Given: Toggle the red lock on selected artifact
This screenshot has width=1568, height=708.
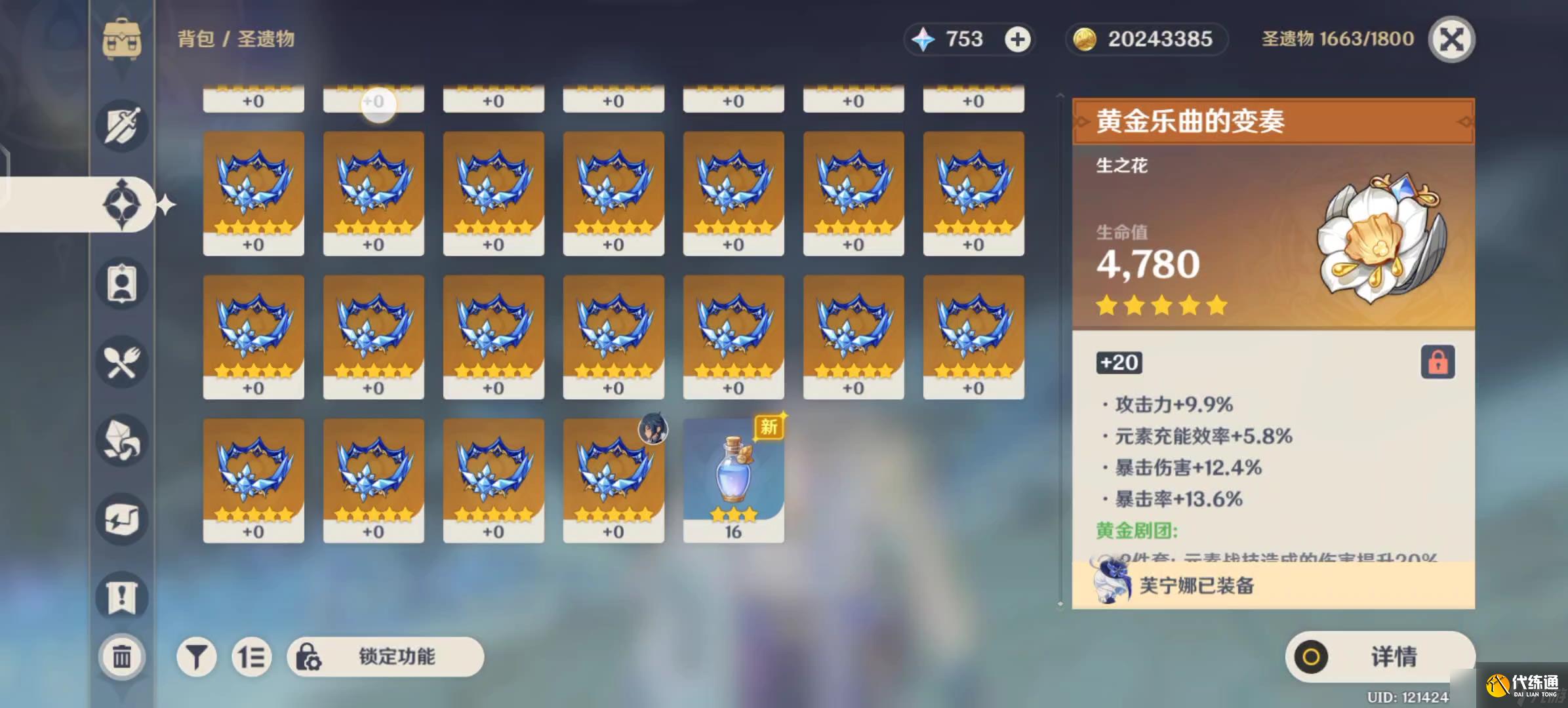Looking at the screenshot, I should [x=1437, y=362].
